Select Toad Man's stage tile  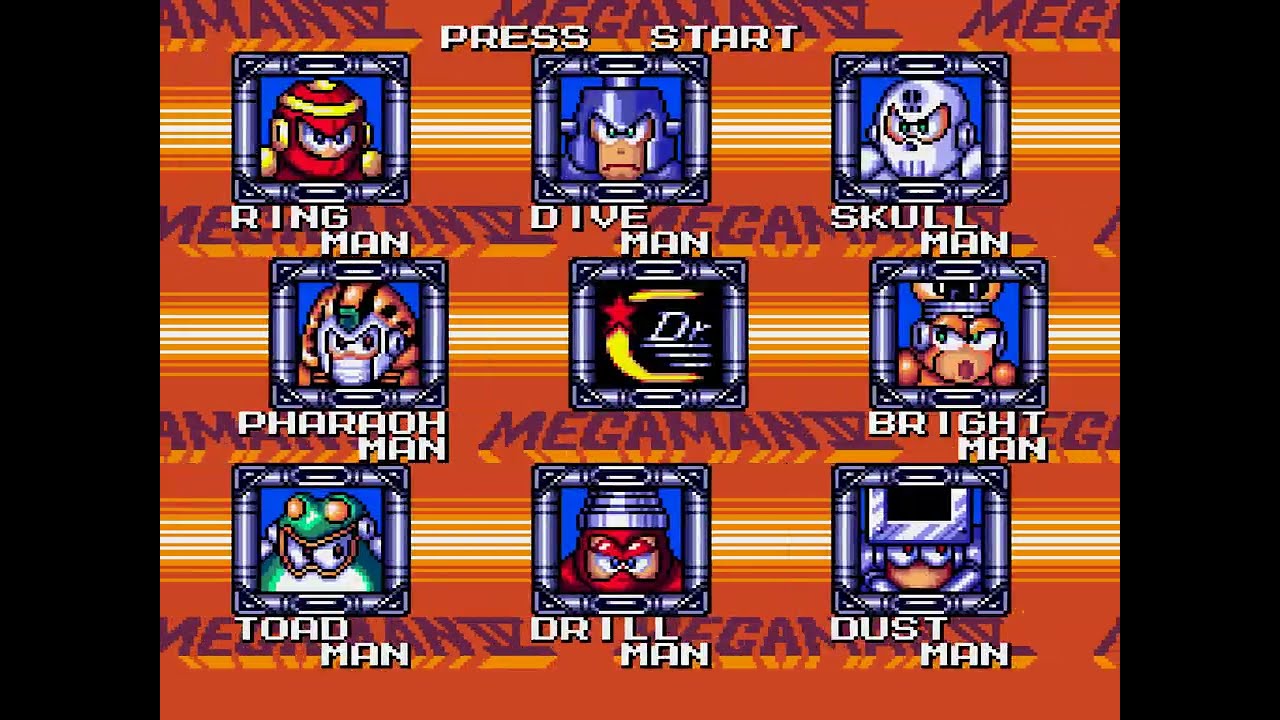pyautogui.click(x=321, y=540)
